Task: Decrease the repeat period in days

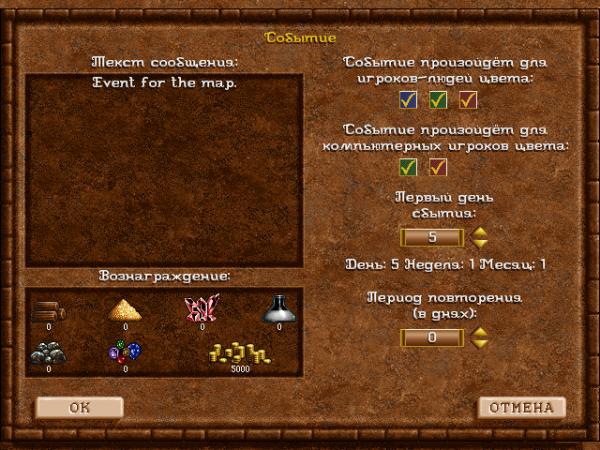Action: pos(480,344)
